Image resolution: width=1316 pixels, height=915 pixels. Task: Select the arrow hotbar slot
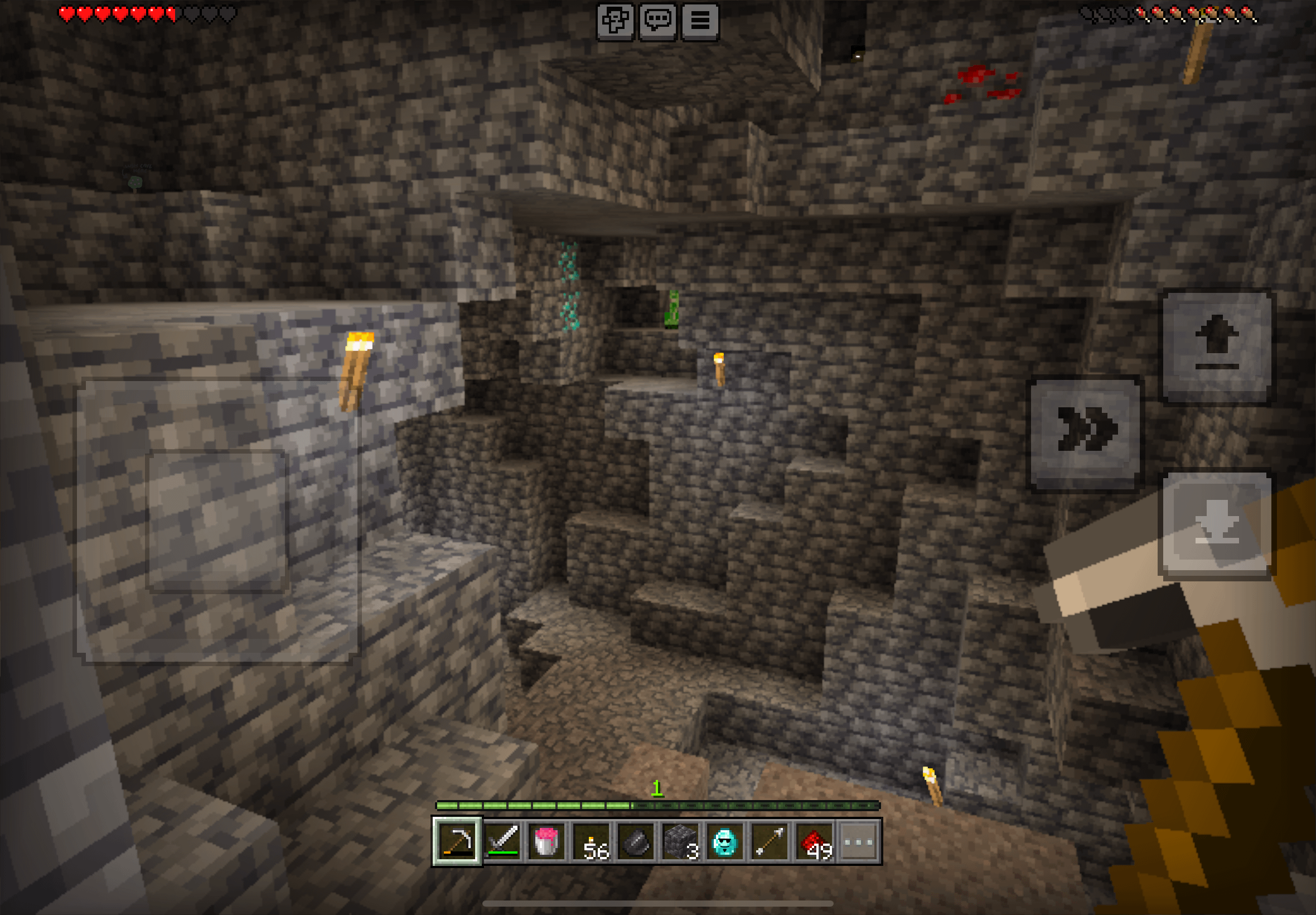[770, 841]
